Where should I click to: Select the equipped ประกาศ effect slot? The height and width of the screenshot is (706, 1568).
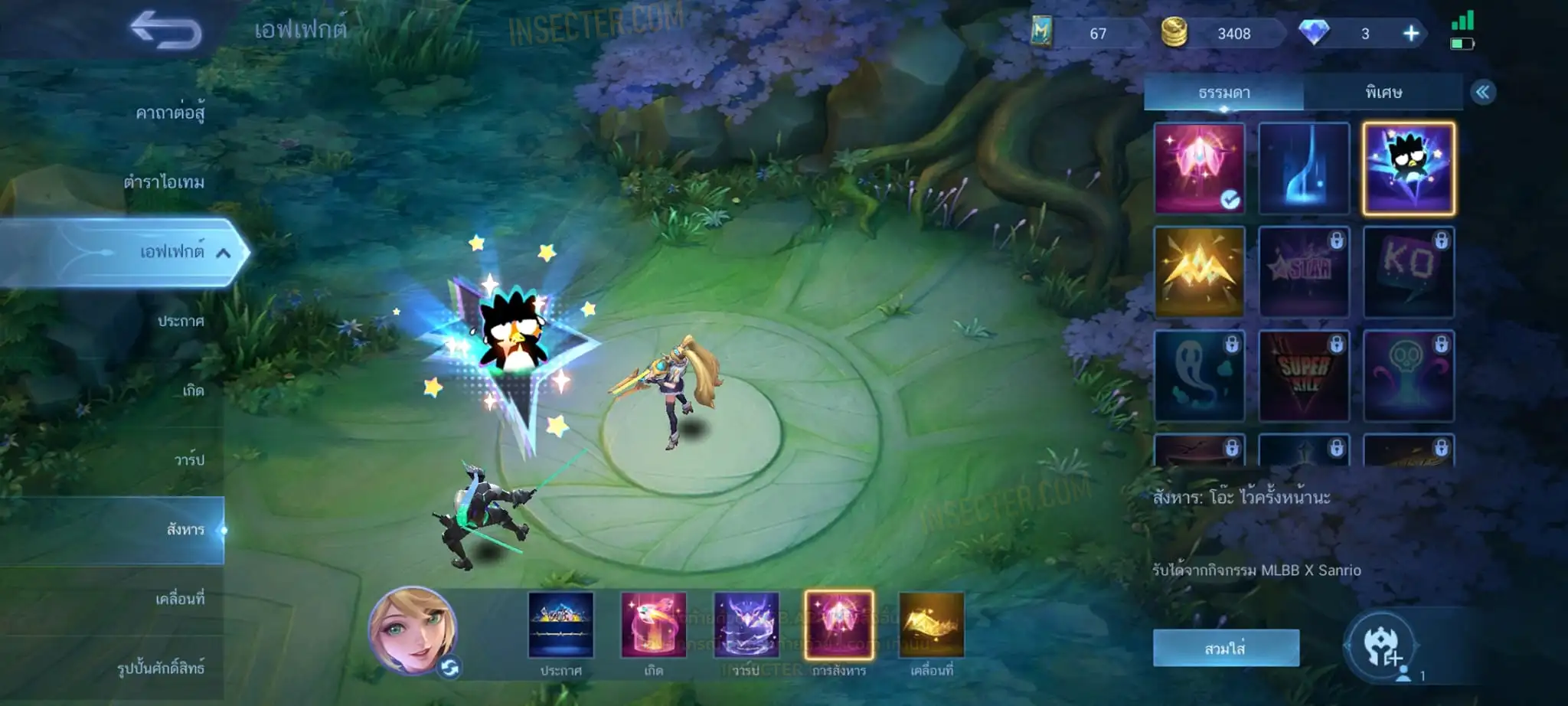(x=560, y=626)
